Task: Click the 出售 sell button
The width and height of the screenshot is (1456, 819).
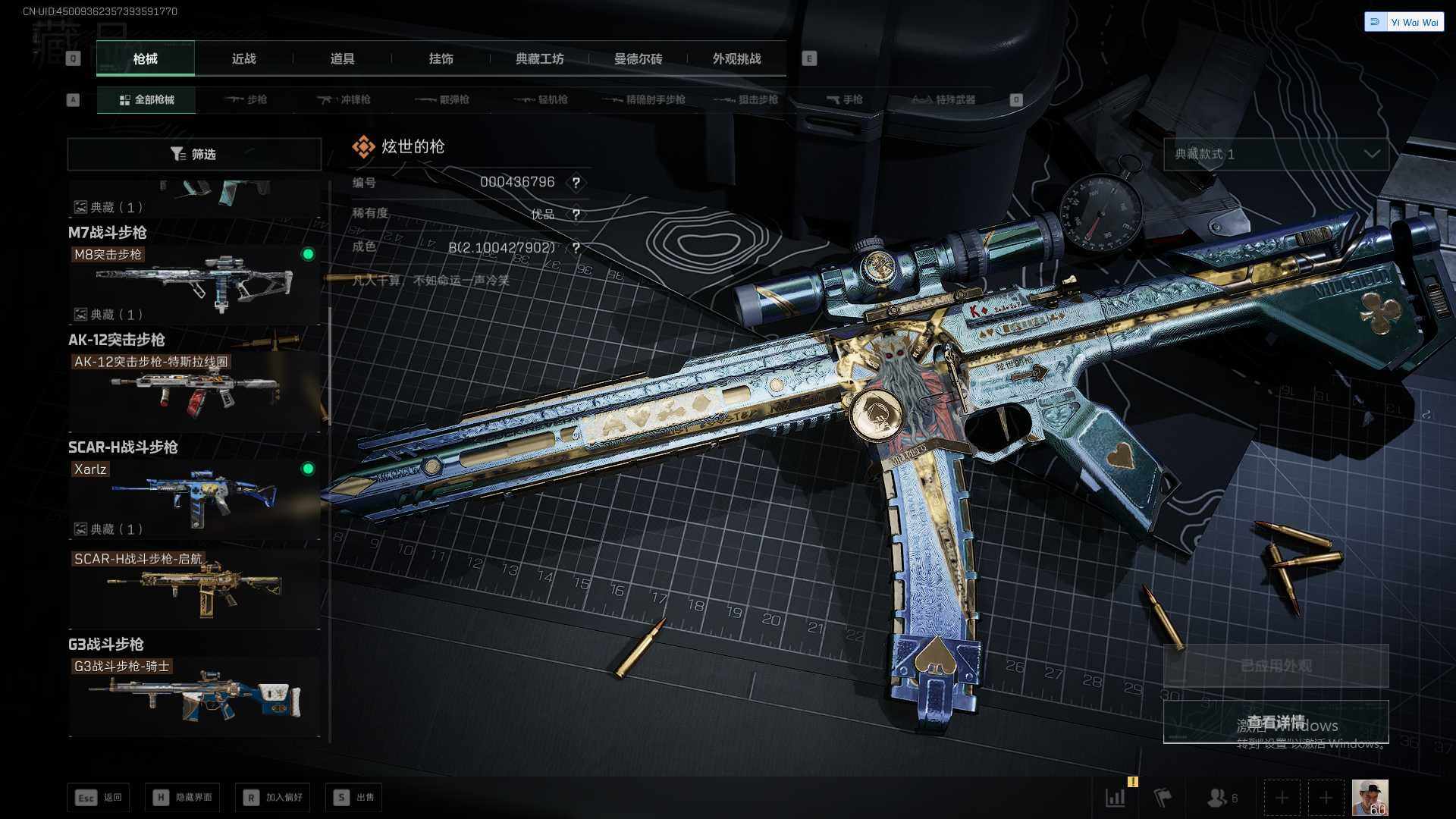Action: (353, 797)
